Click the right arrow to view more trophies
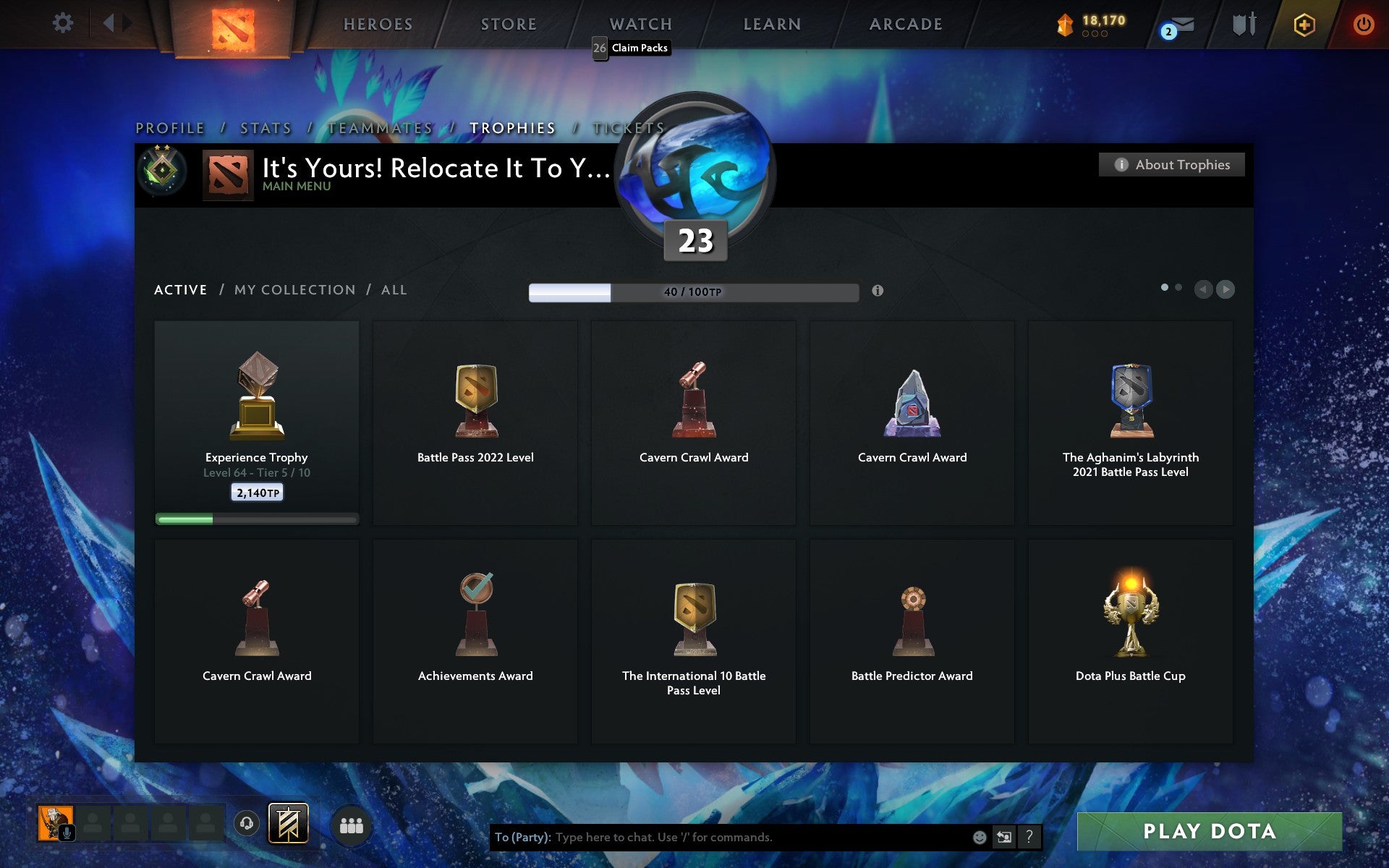This screenshot has width=1389, height=868. pyautogui.click(x=1226, y=289)
